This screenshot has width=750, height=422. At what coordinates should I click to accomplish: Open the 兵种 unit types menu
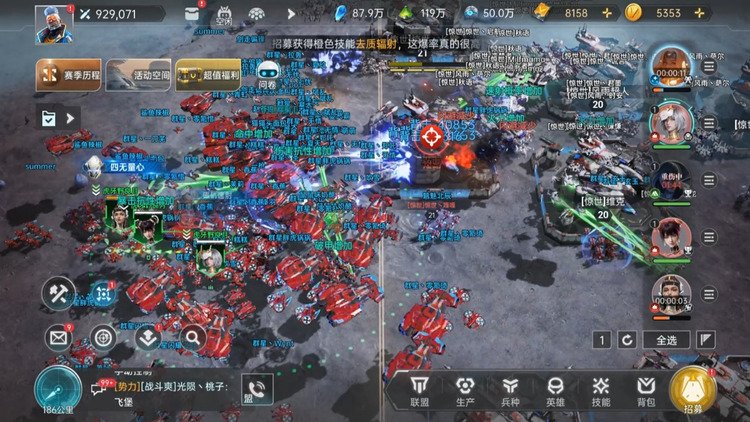click(510, 390)
